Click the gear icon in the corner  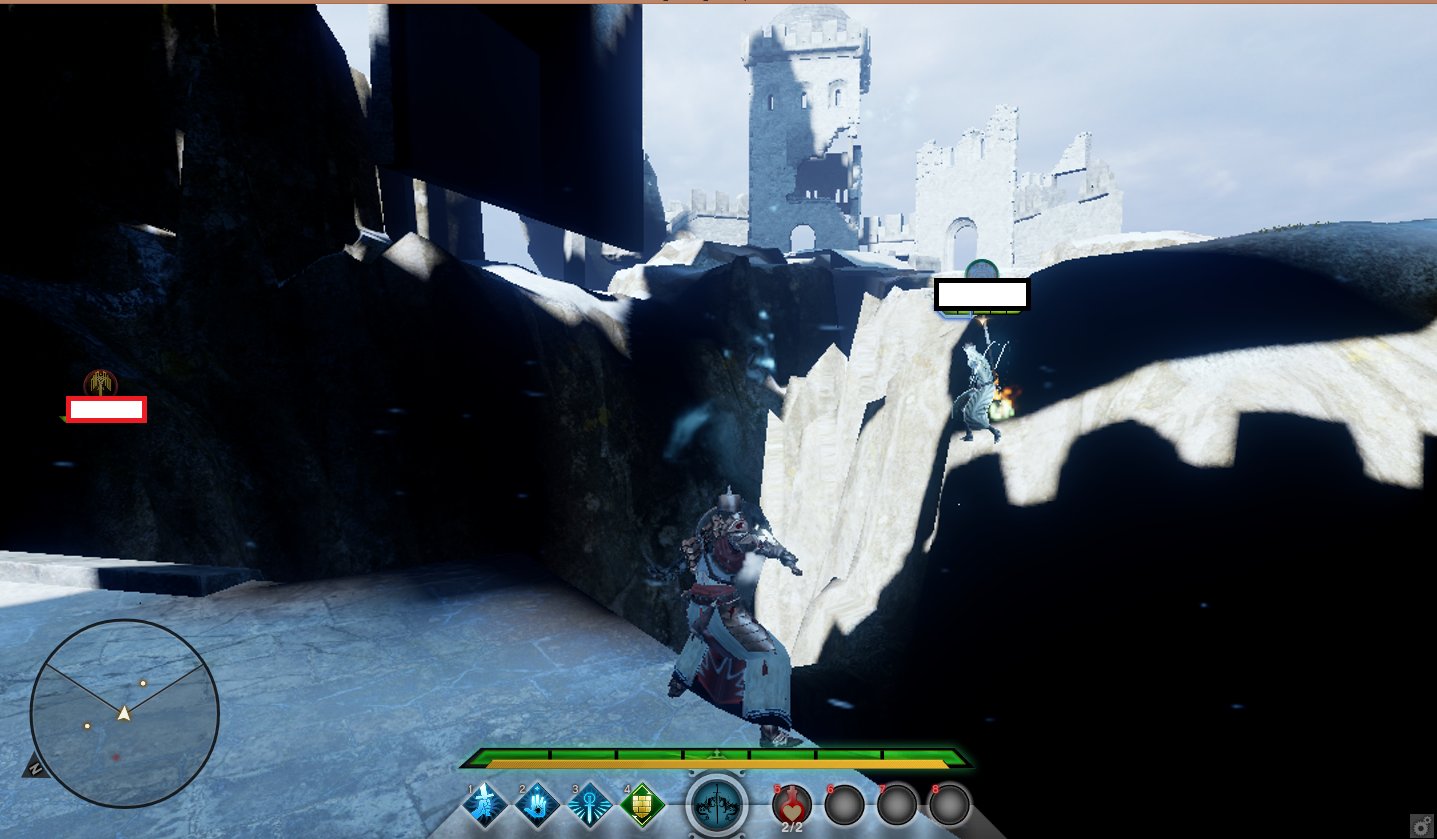pyautogui.click(x=1422, y=825)
